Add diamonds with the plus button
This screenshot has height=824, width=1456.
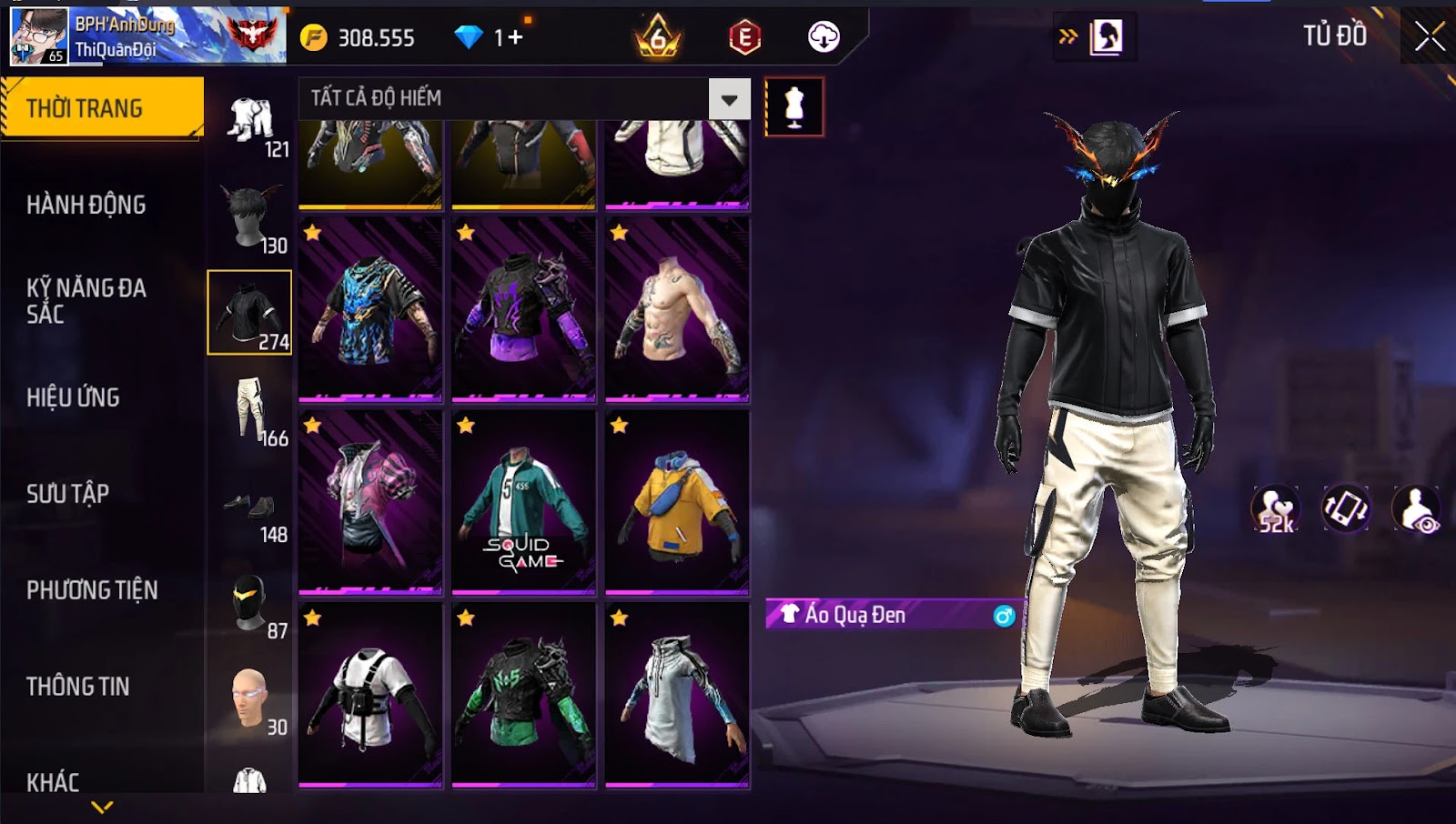516,37
